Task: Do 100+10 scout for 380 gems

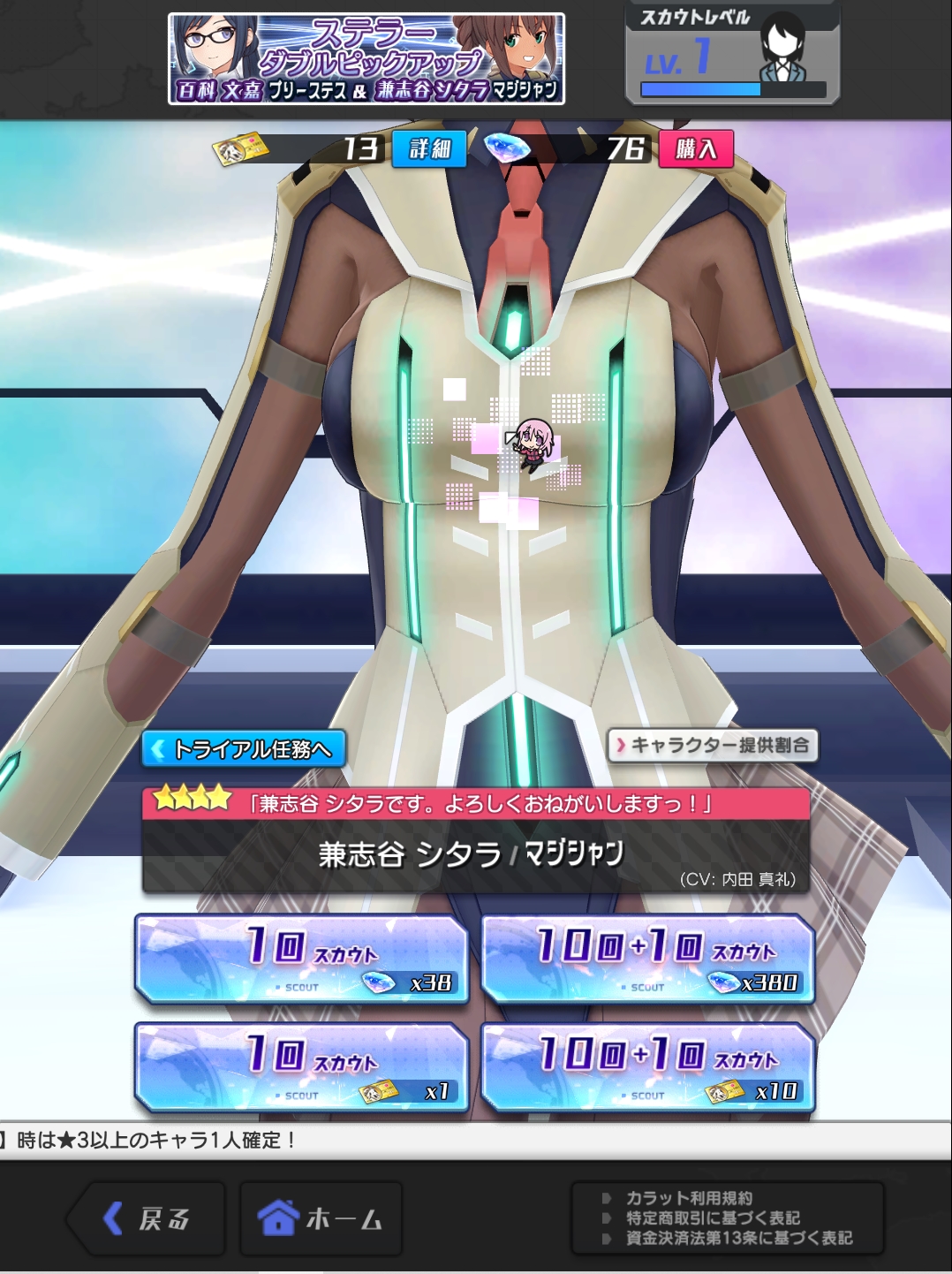Action: tap(648, 959)
